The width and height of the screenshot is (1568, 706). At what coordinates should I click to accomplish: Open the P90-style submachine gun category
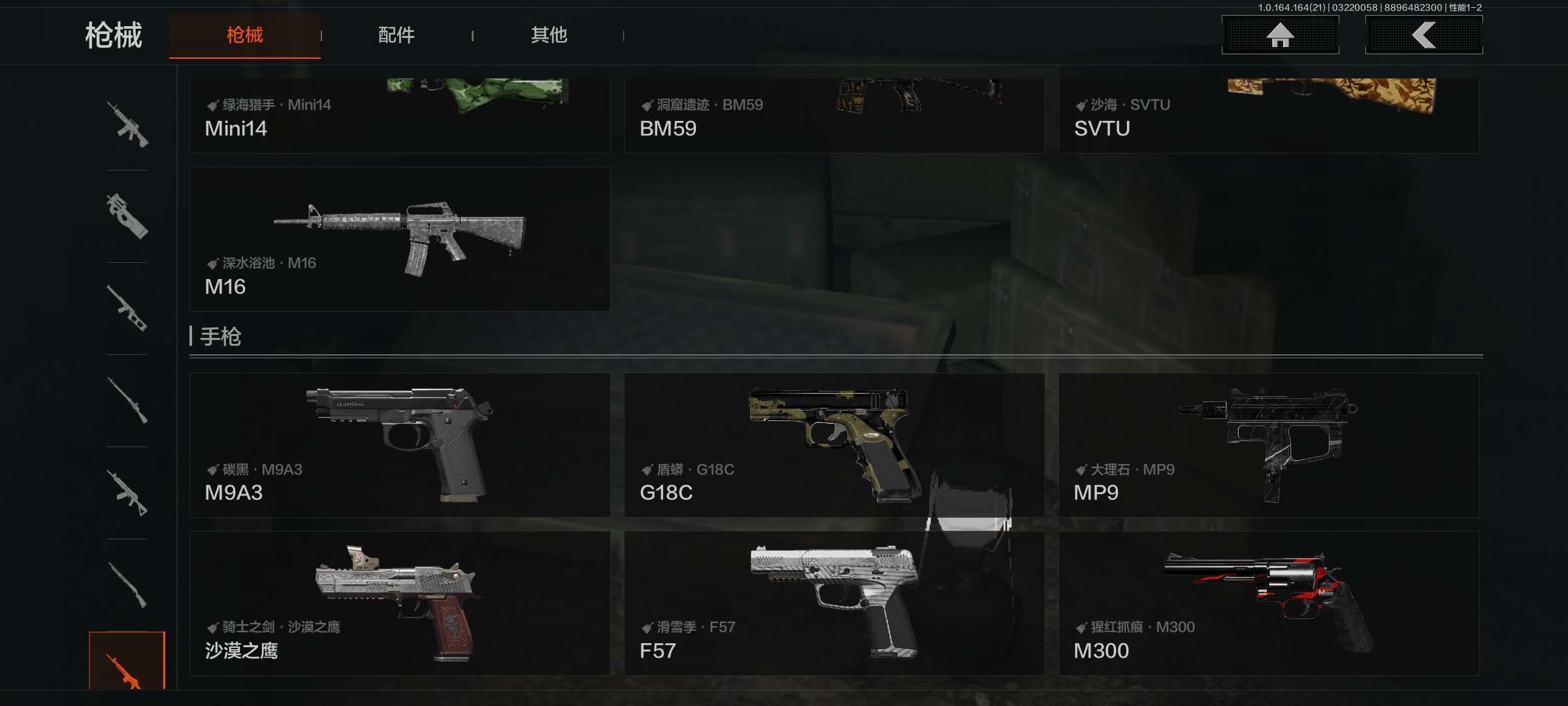click(127, 216)
